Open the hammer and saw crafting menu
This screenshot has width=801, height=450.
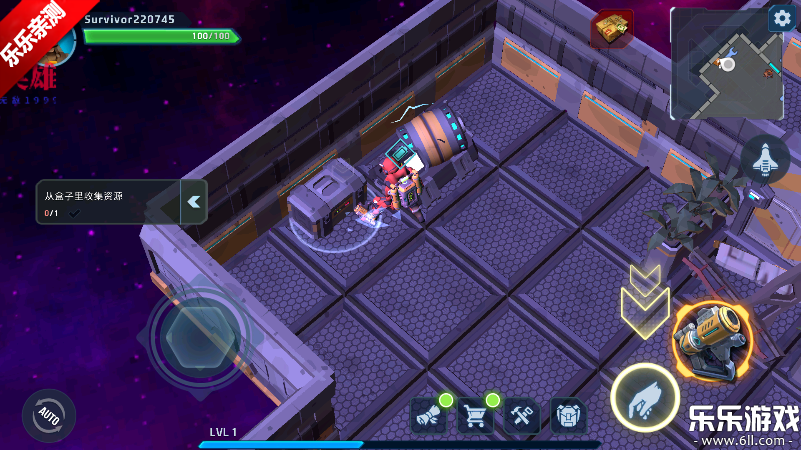pos(522,415)
